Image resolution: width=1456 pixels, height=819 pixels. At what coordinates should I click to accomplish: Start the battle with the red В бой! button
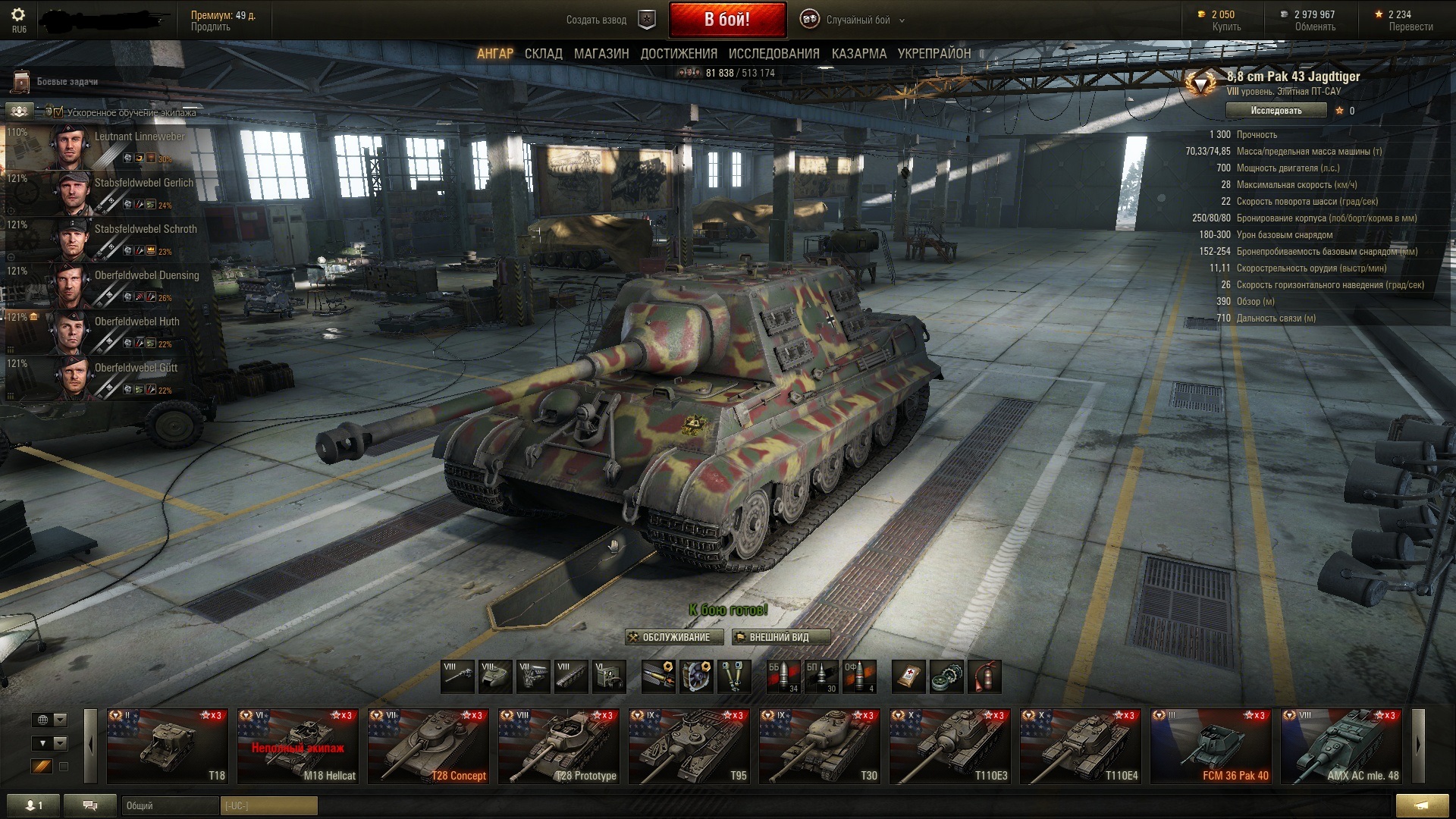[727, 20]
